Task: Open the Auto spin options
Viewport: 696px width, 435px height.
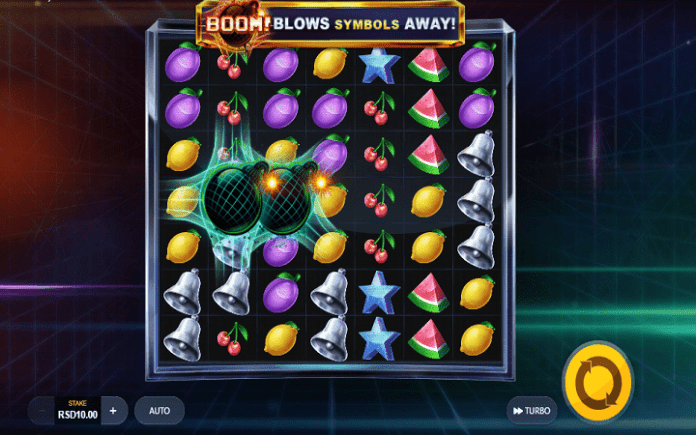Action: pos(159,410)
